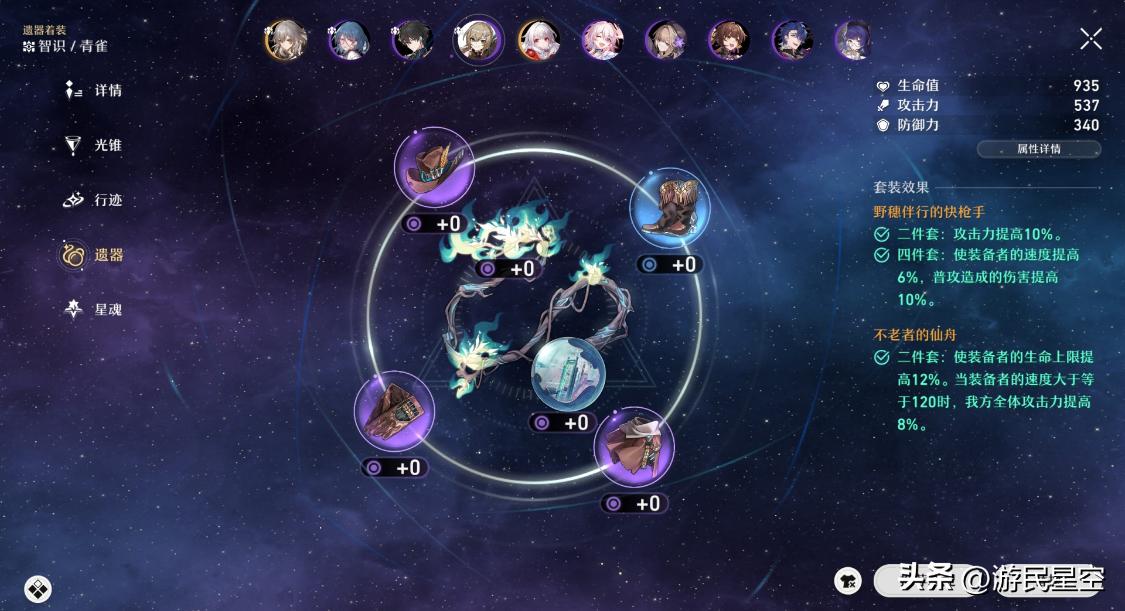Screen dimensions: 1125x611
Task: Click the diamond icon in bottom-left corner
Action: point(38,589)
